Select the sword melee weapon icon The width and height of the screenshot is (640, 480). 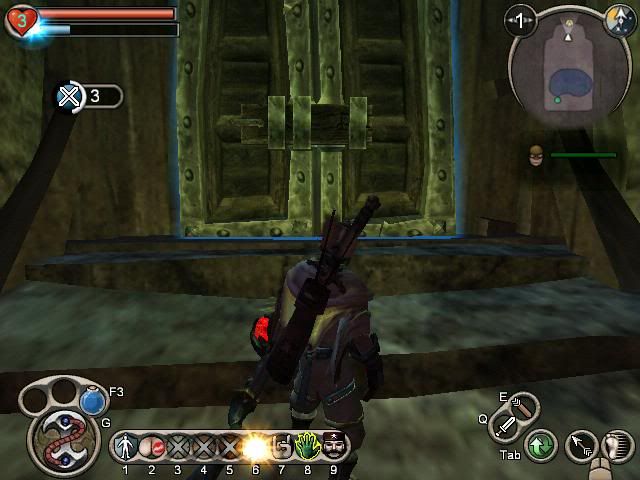[505, 431]
